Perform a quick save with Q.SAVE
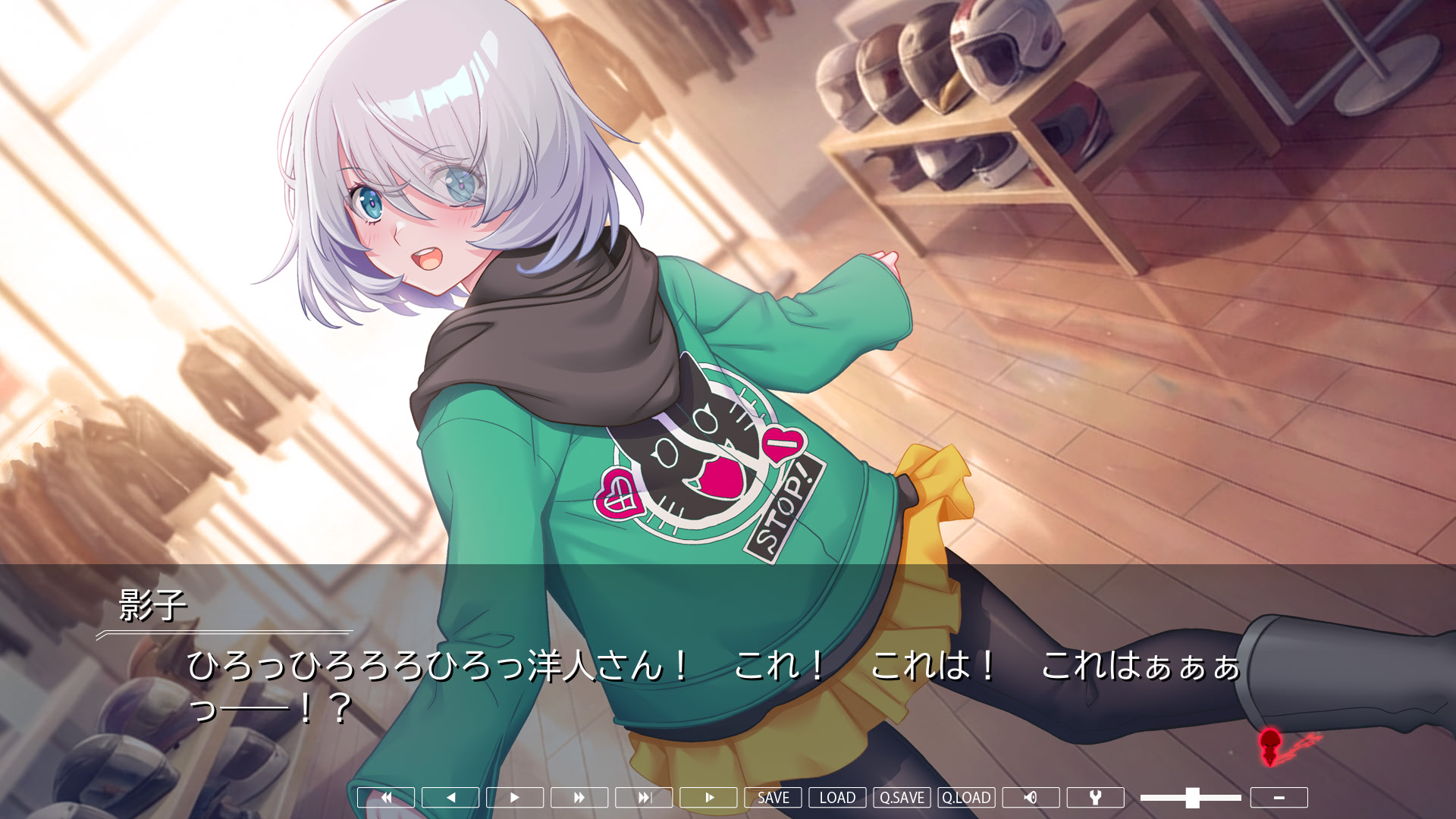This screenshot has width=1456, height=819. [x=900, y=797]
